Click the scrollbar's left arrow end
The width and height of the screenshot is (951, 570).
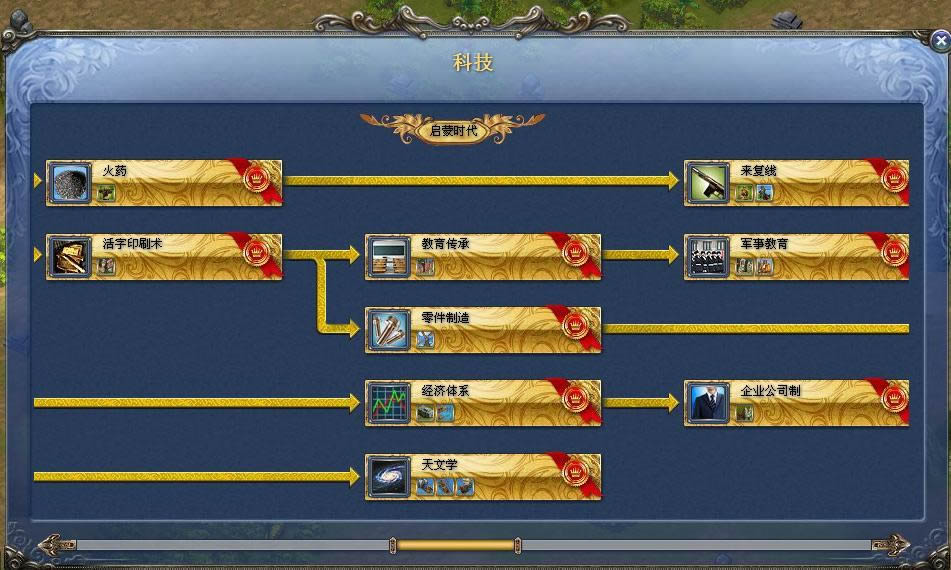pyautogui.click(x=55, y=545)
